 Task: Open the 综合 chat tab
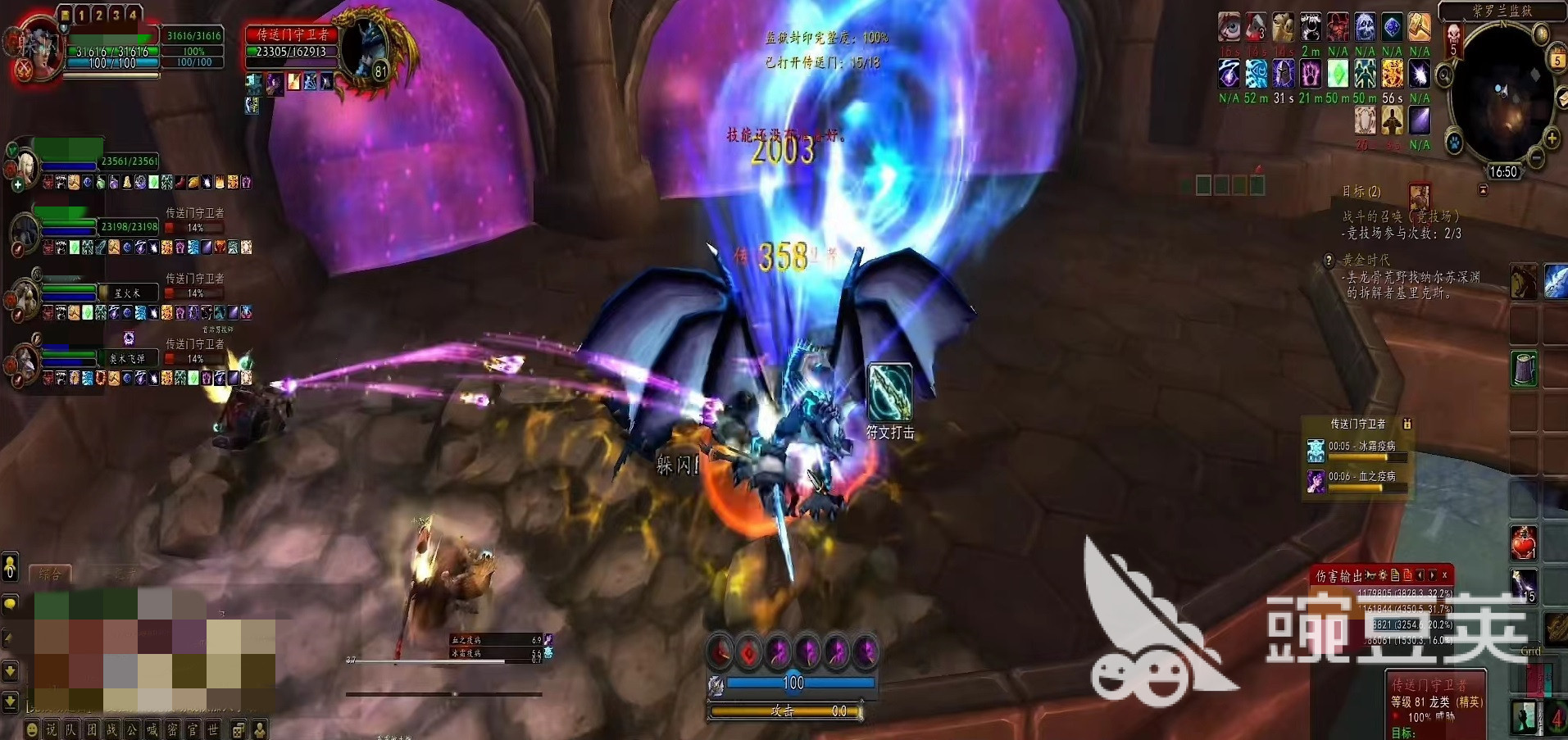tap(50, 574)
